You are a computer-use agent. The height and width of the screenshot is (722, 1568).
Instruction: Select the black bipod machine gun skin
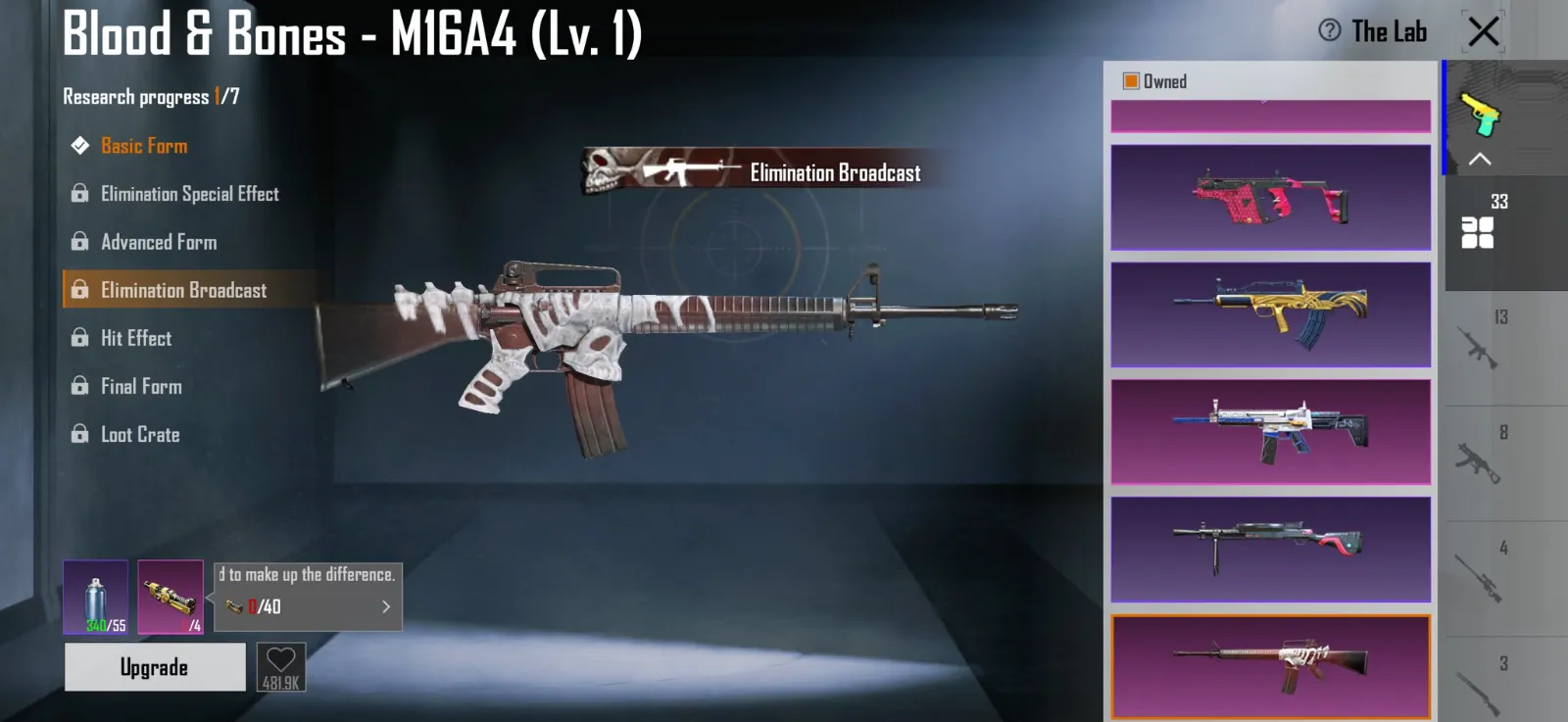1270,550
